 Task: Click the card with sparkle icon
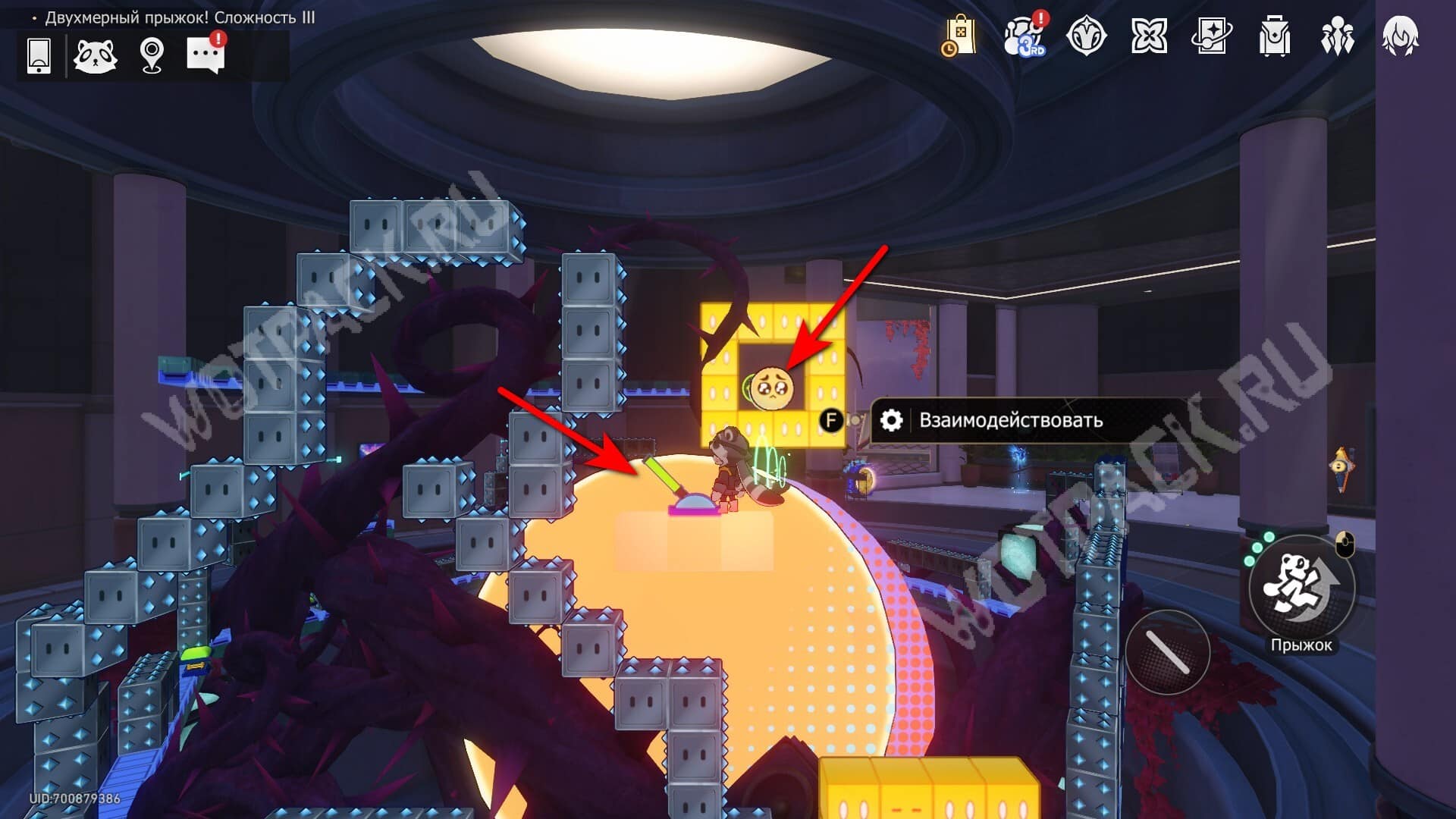pos(1211,36)
